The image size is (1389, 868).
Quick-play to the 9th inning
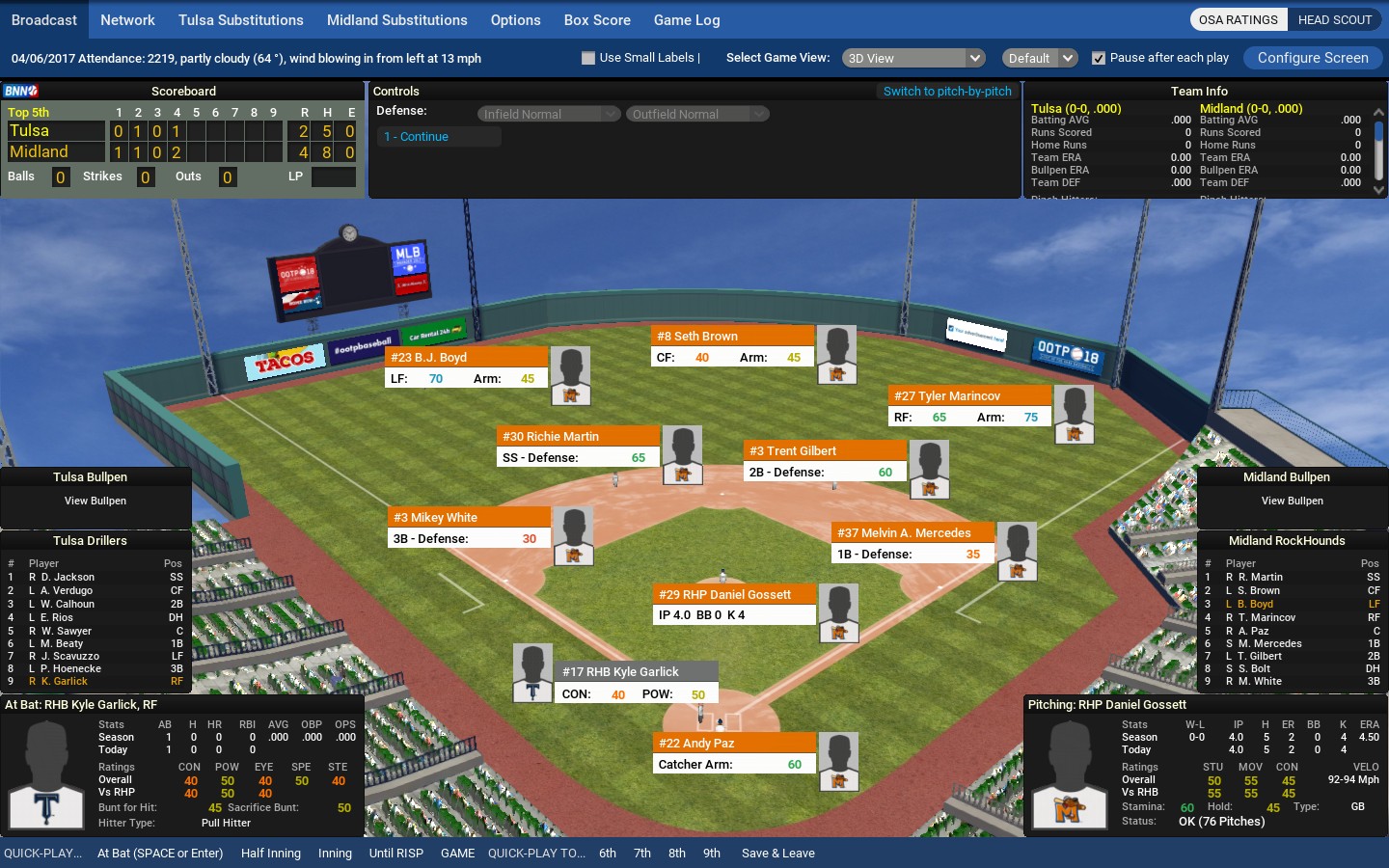(x=712, y=854)
